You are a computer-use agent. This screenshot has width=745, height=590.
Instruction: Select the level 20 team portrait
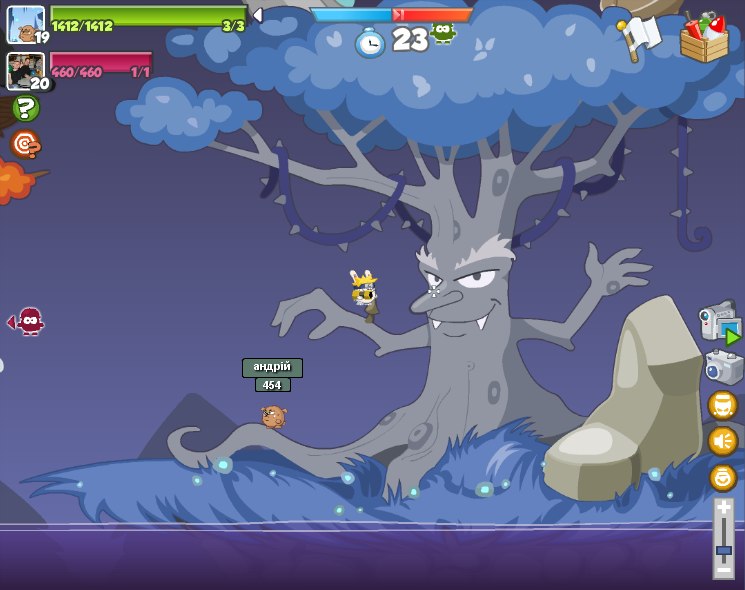25,70
